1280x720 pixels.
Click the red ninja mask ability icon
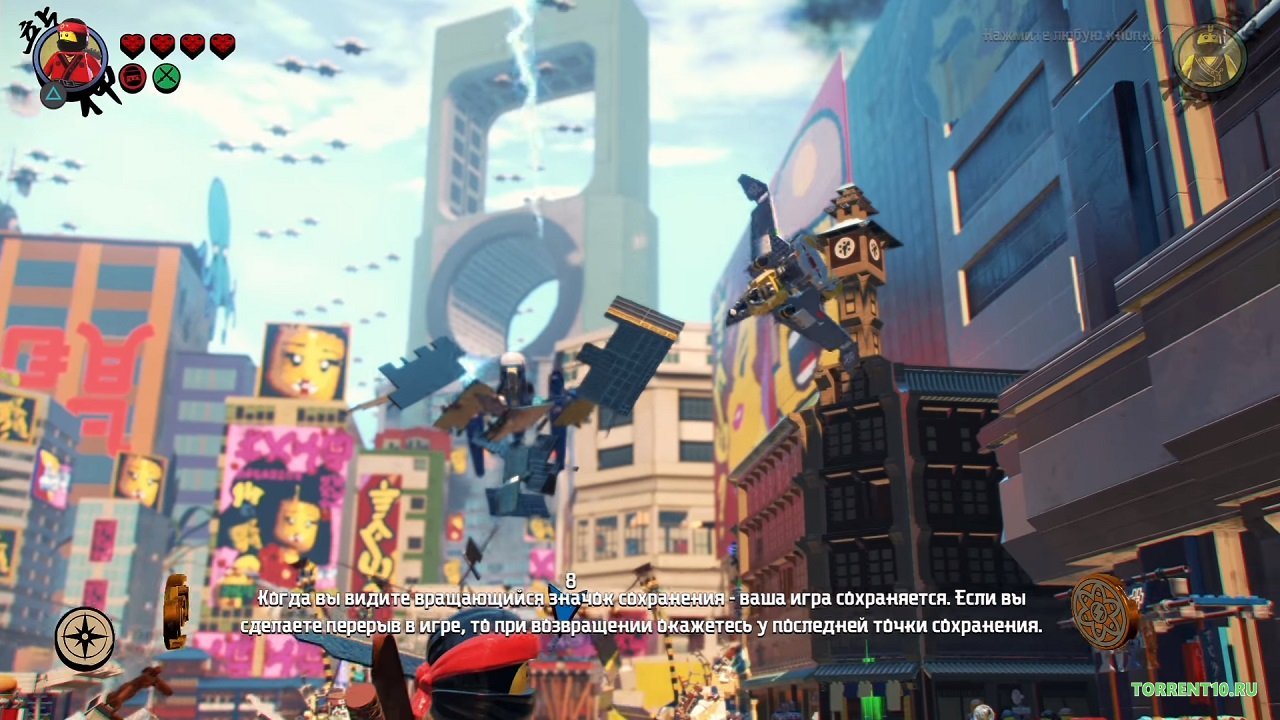[x=133, y=76]
